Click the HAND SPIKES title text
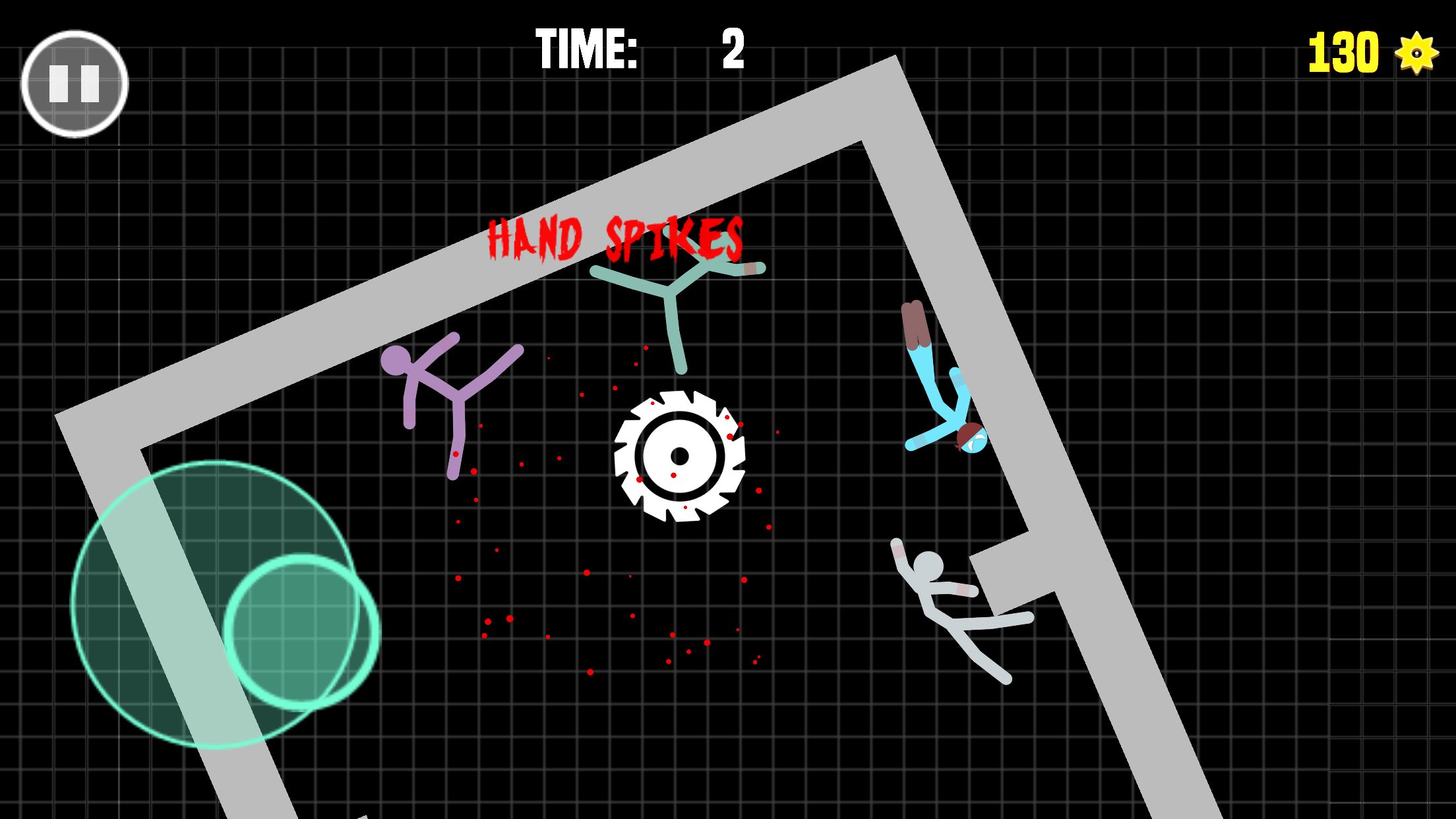 [x=615, y=239]
